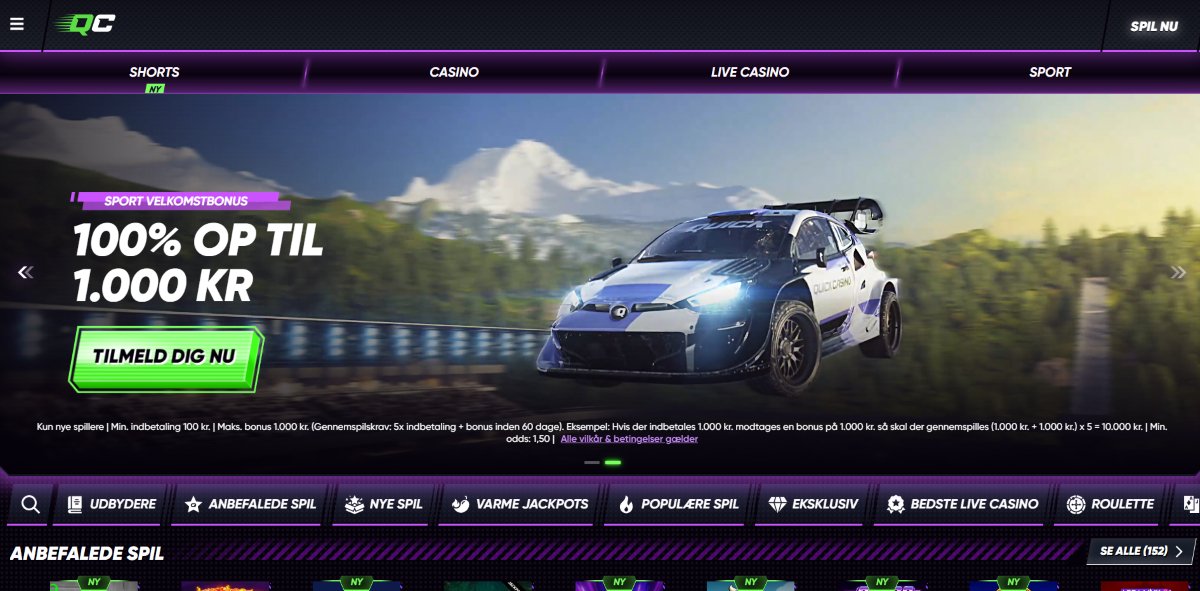The height and width of the screenshot is (591, 1200).
Task: Go to the Live Casino tab
Action: [750, 72]
